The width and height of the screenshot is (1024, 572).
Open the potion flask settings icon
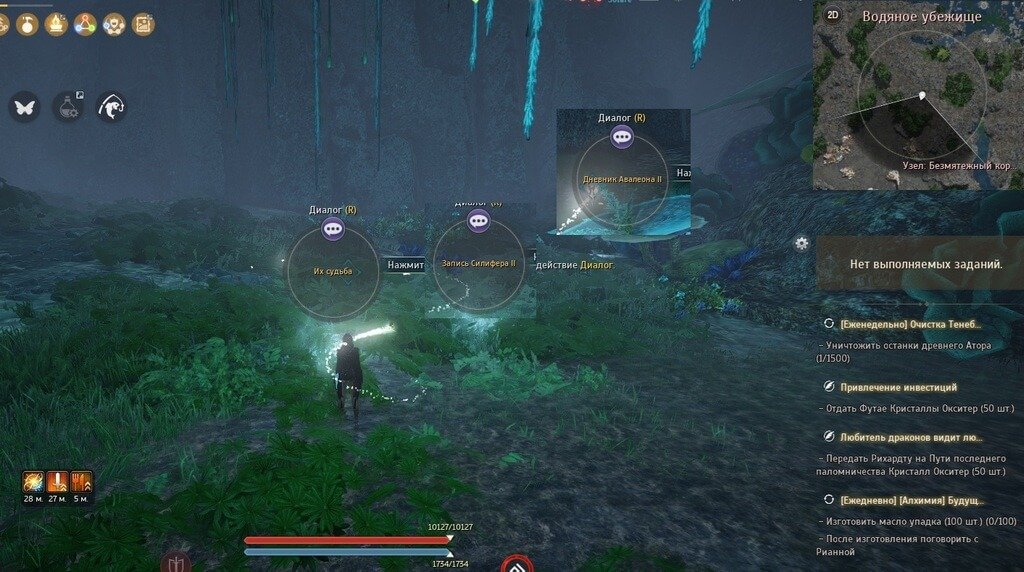point(68,107)
